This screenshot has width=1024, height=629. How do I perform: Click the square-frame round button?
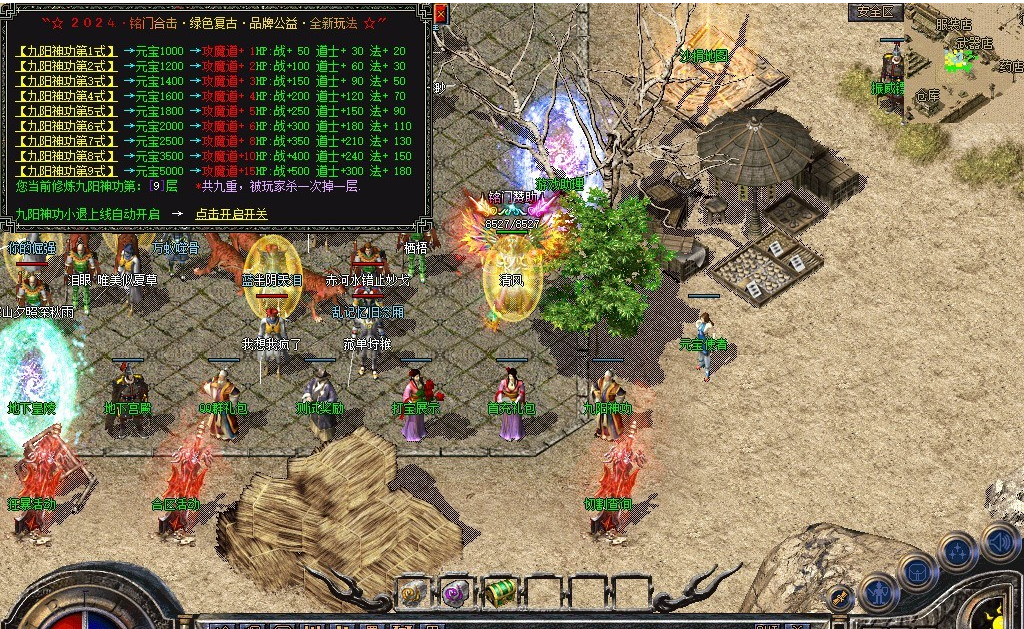point(917,574)
